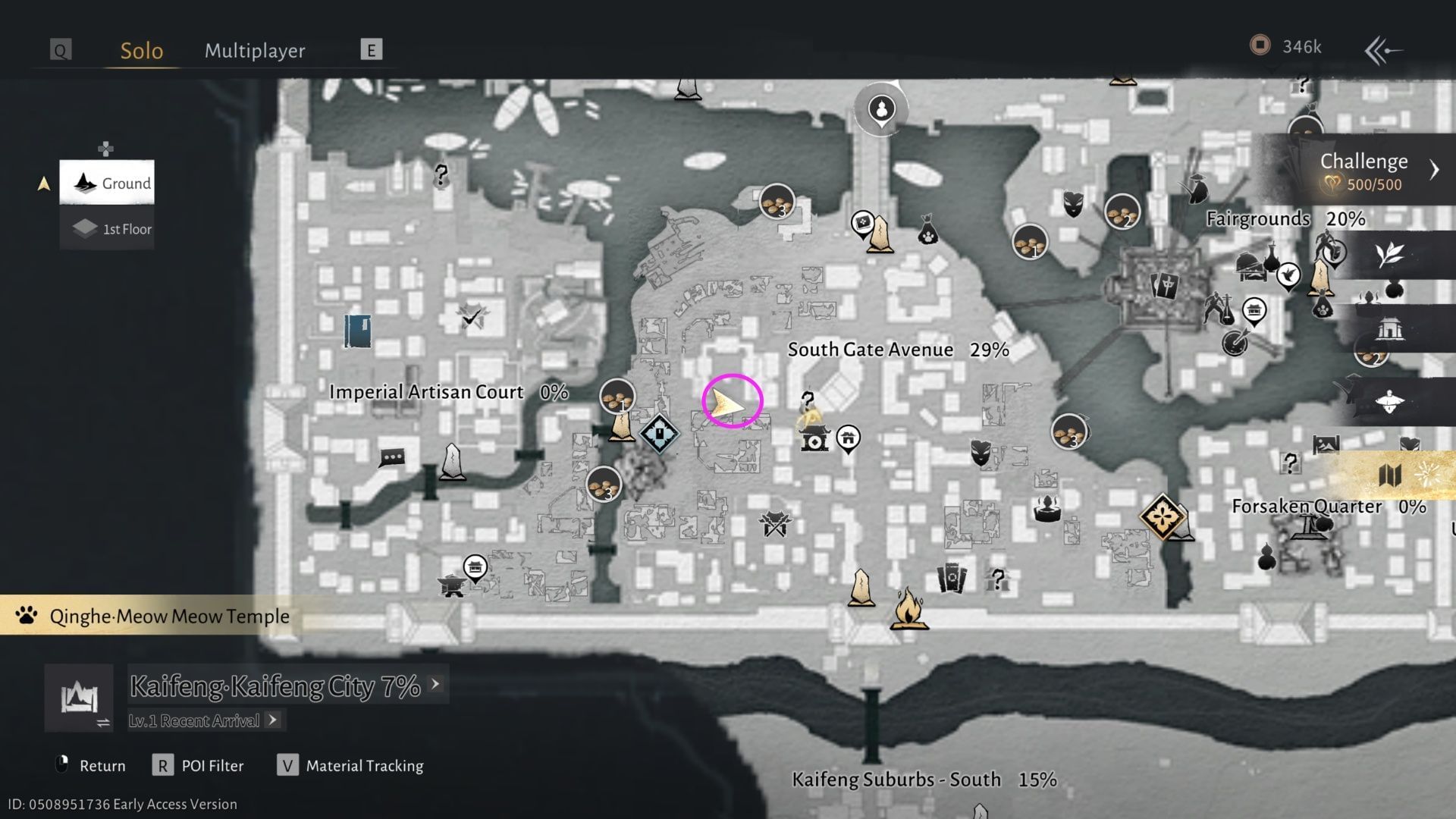Click the speech bubble marker on the left
Viewport: 1456px width, 819px height.
pos(391,457)
